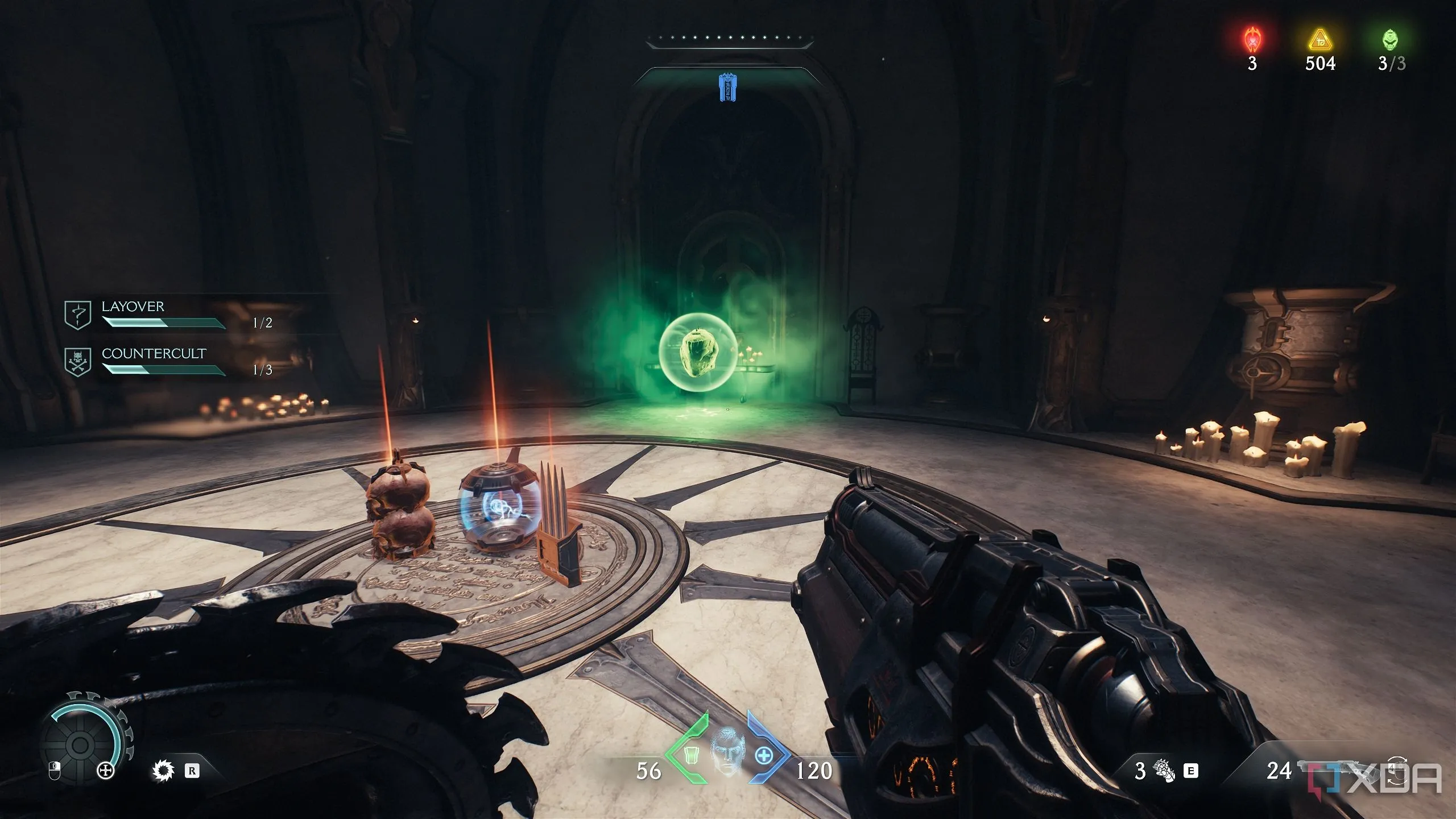Select the Layover challenge tracker
Viewport: 1456px width, 819px height.
tap(132, 307)
